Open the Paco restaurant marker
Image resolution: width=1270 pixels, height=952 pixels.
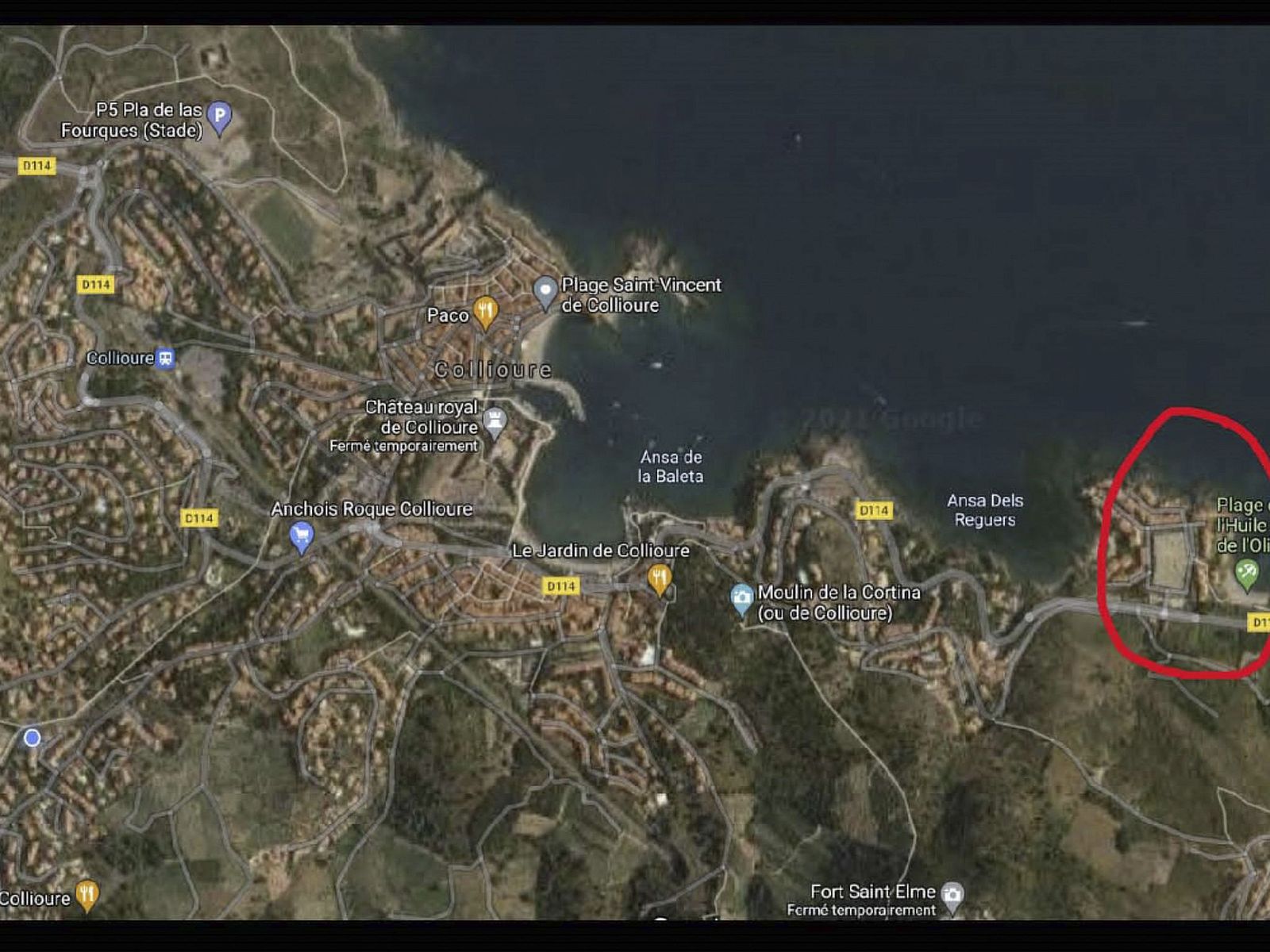(x=485, y=312)
